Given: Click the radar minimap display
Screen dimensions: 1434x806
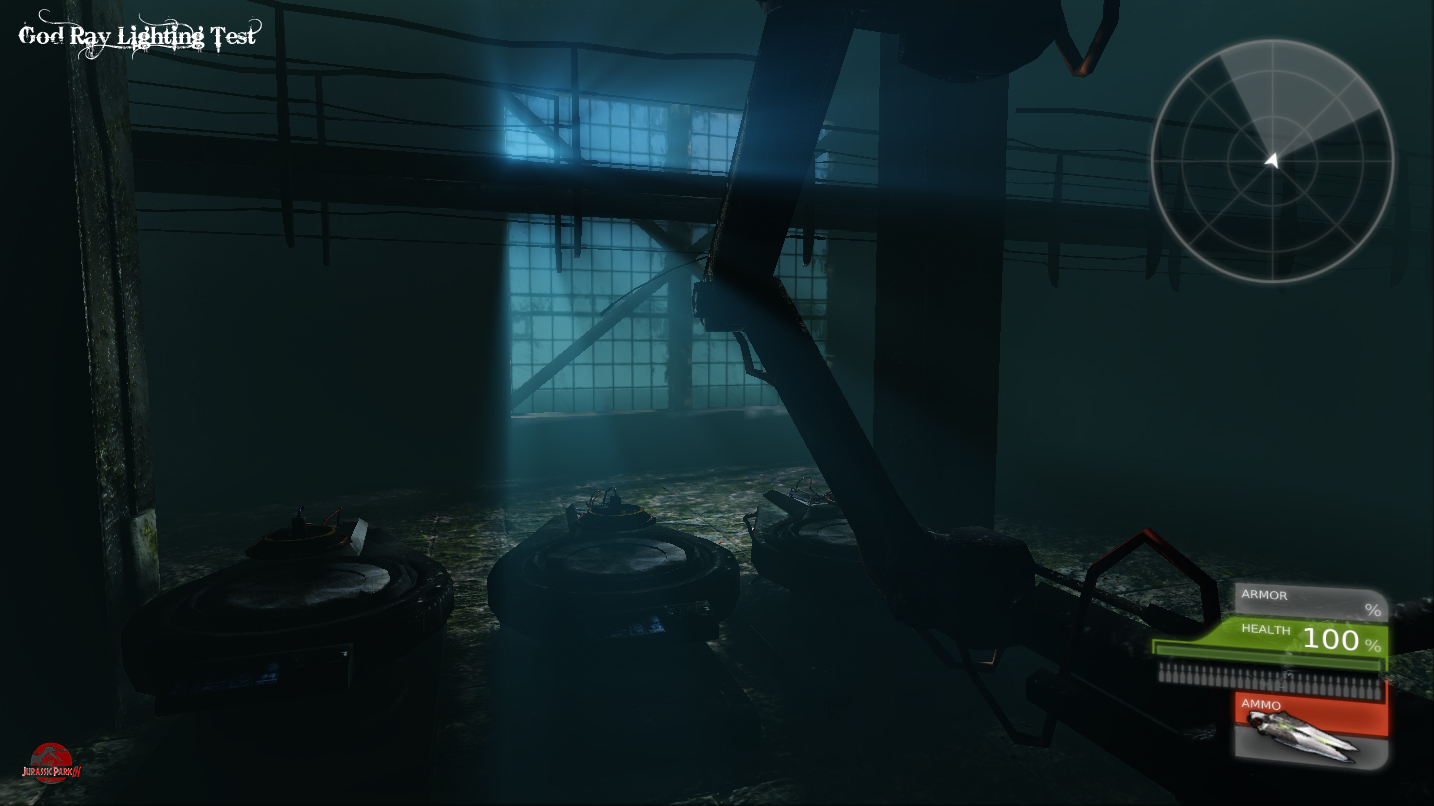Looking at the screenshot, I should 1273,160.
